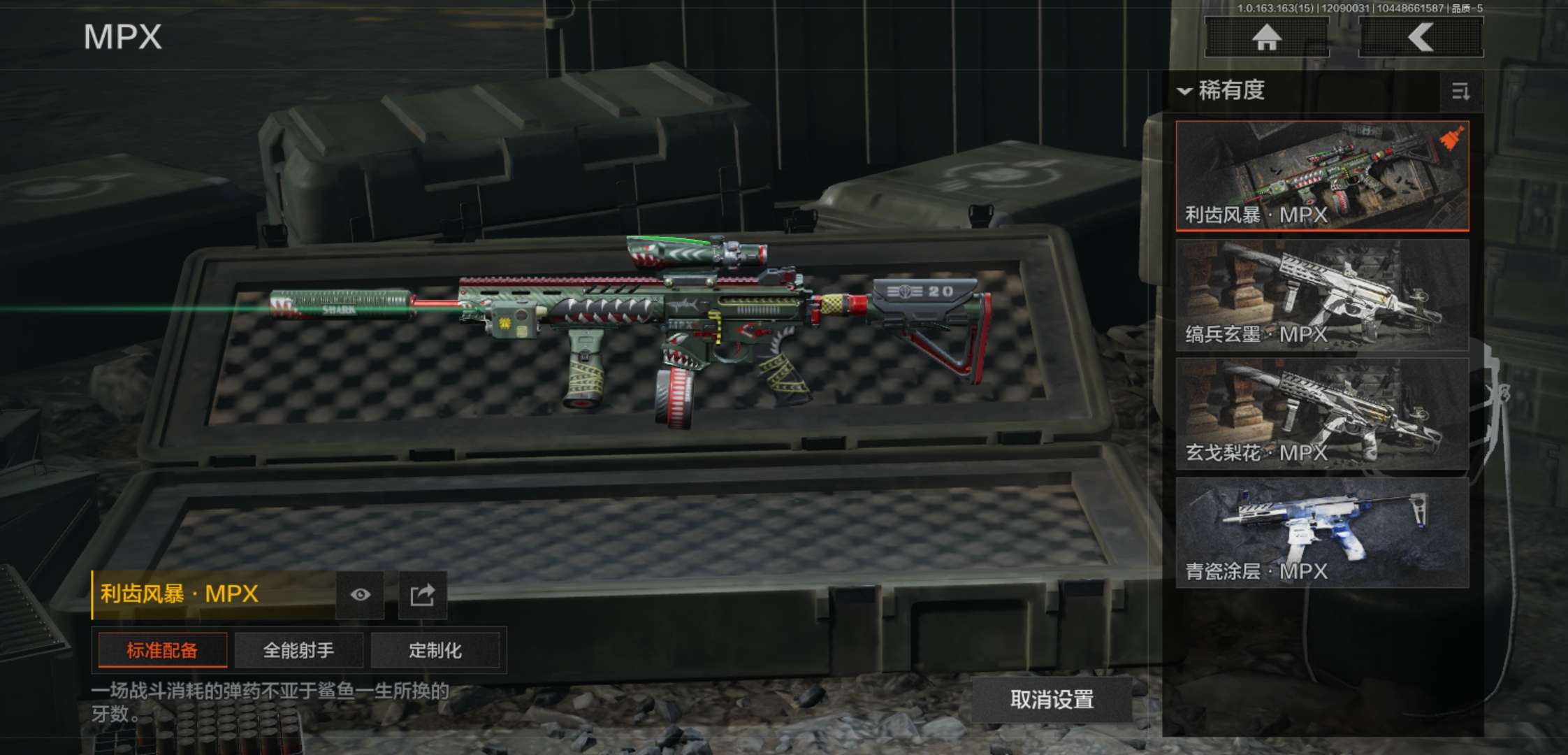1568x755 pixels.
Task: Share the weapon skin
Action: [422, 595]
